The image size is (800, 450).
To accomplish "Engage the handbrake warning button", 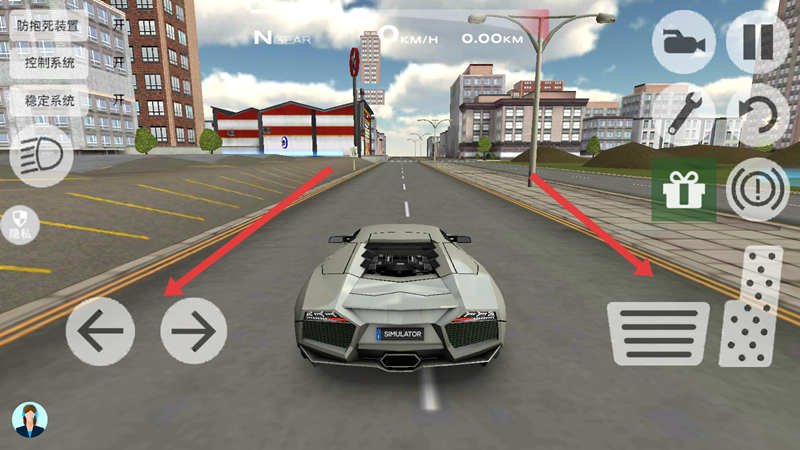I will [x=757, y=189].
